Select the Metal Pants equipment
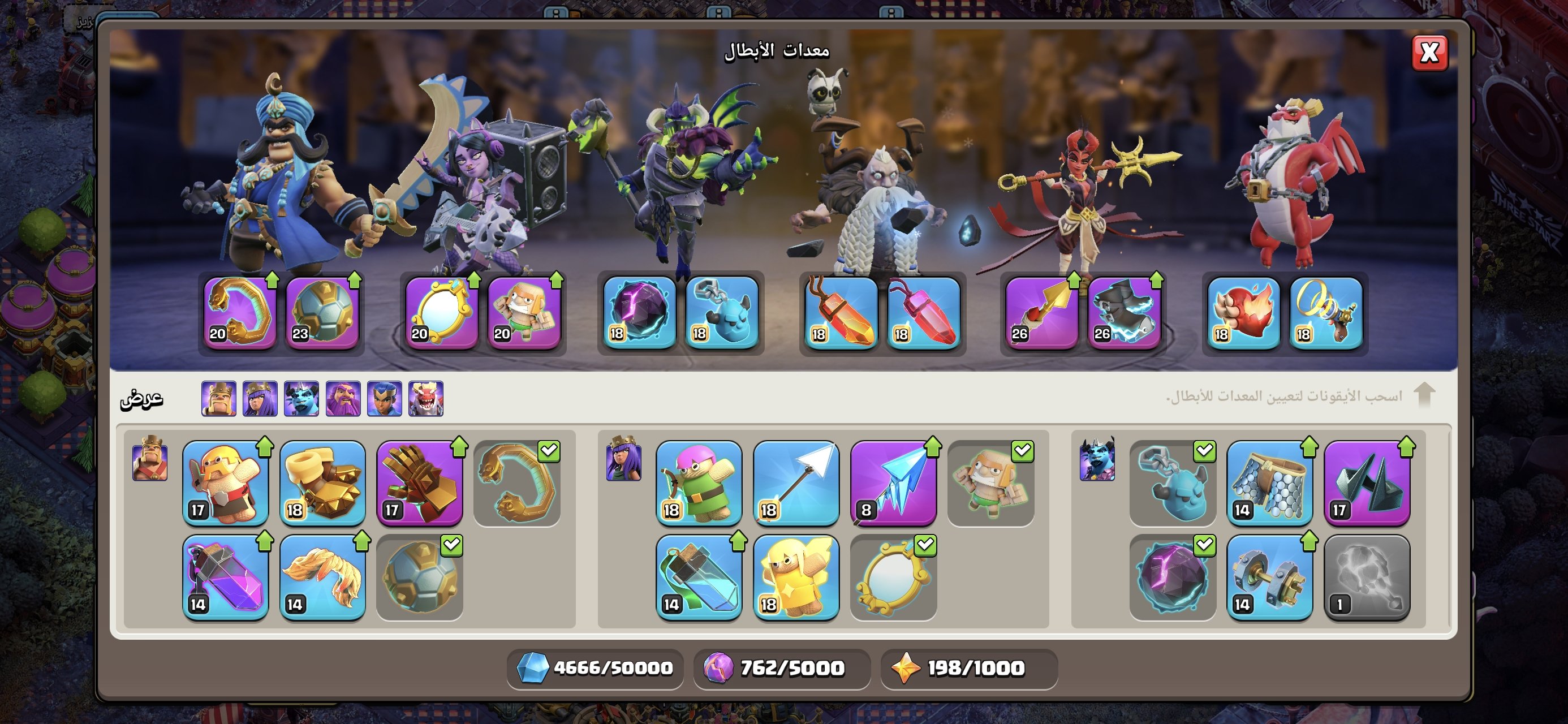Viewport: 1568px width, 724px height. [1269, 483]
